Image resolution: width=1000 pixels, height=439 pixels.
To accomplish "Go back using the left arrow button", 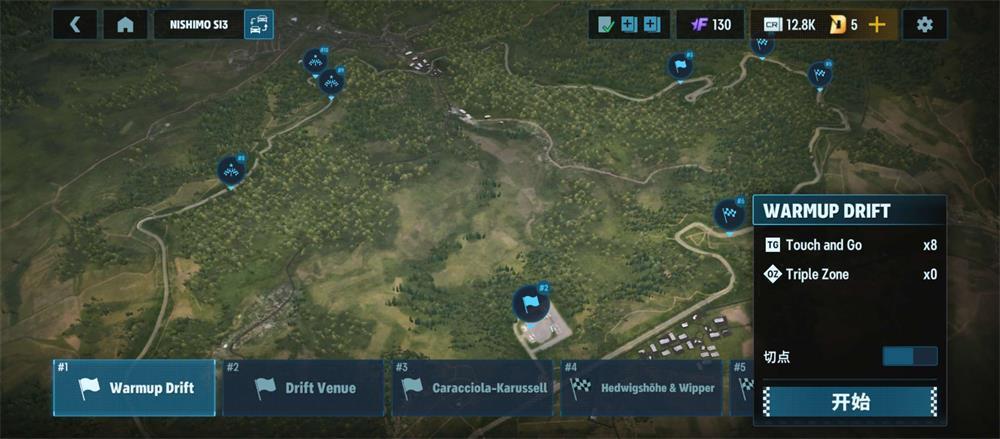I will pyautogui.click(x=75, y=25).
